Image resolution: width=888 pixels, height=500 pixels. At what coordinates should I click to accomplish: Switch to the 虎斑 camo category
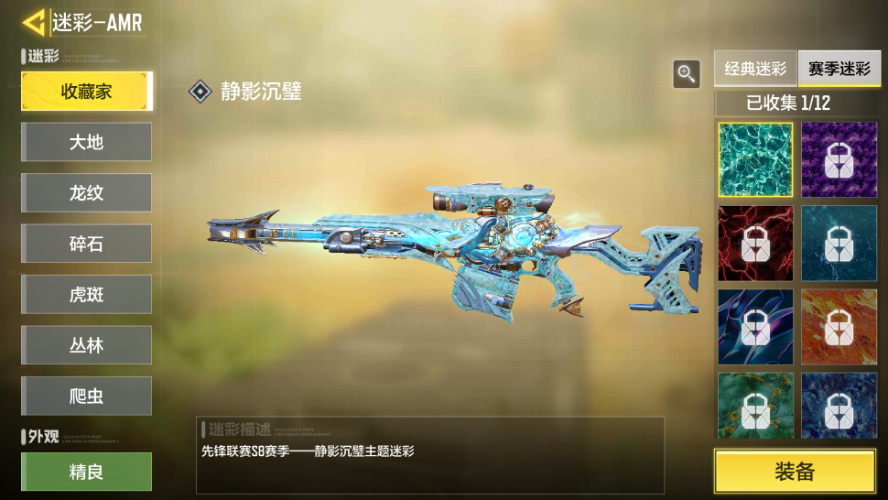86,295
